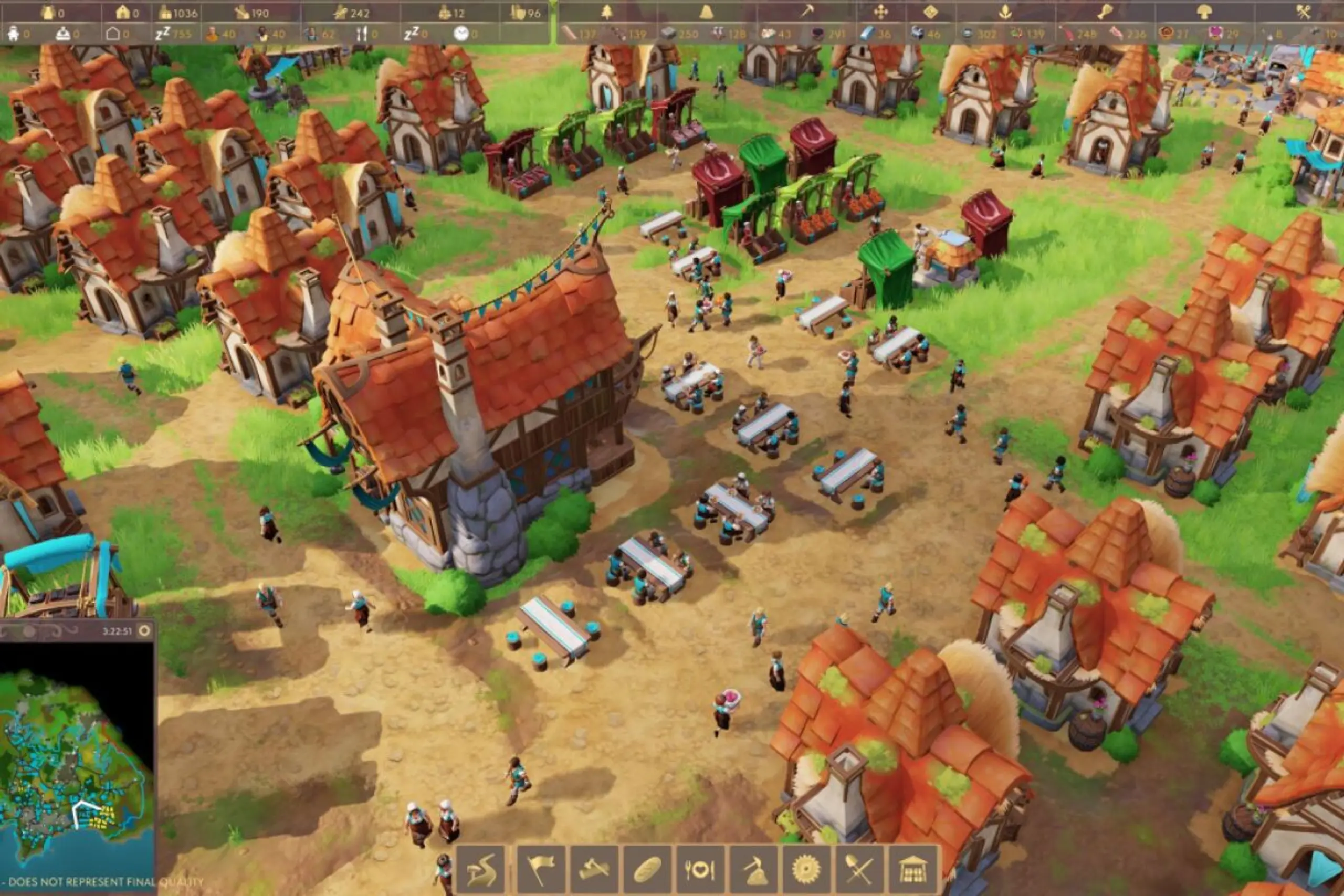Open the sawblade production category

click(x=806, y=870)
